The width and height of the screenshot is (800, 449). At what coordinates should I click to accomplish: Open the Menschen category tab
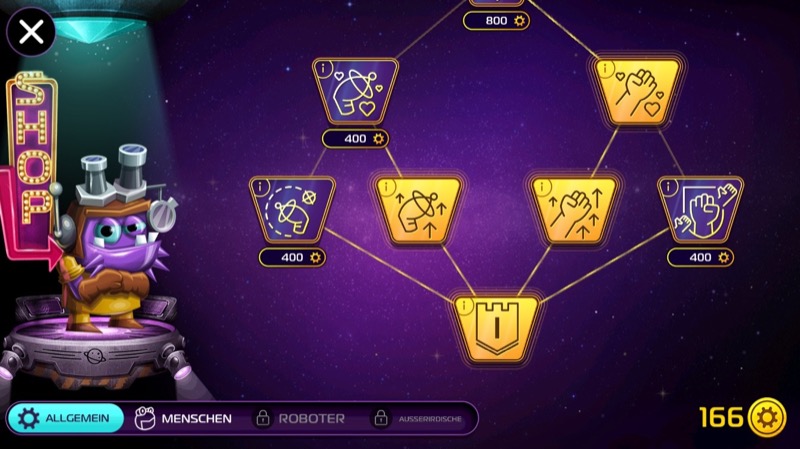[x=183, y=418]
